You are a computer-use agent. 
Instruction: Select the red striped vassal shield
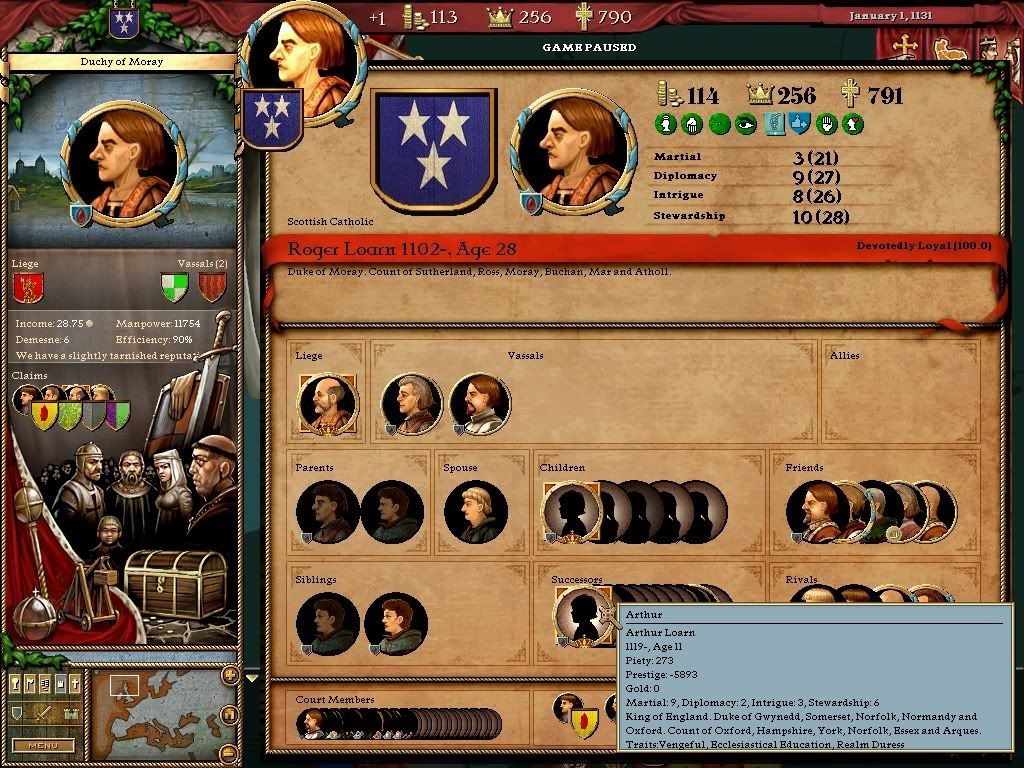click(x=211, y=288)
